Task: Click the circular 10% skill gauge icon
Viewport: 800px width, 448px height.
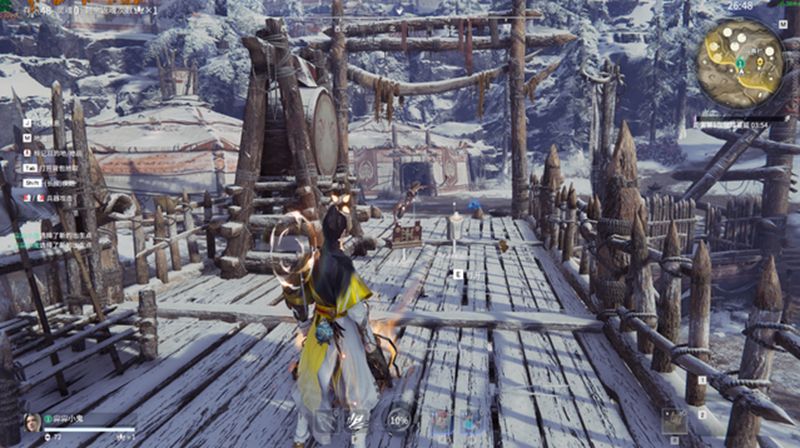Action: click(398, 420)
